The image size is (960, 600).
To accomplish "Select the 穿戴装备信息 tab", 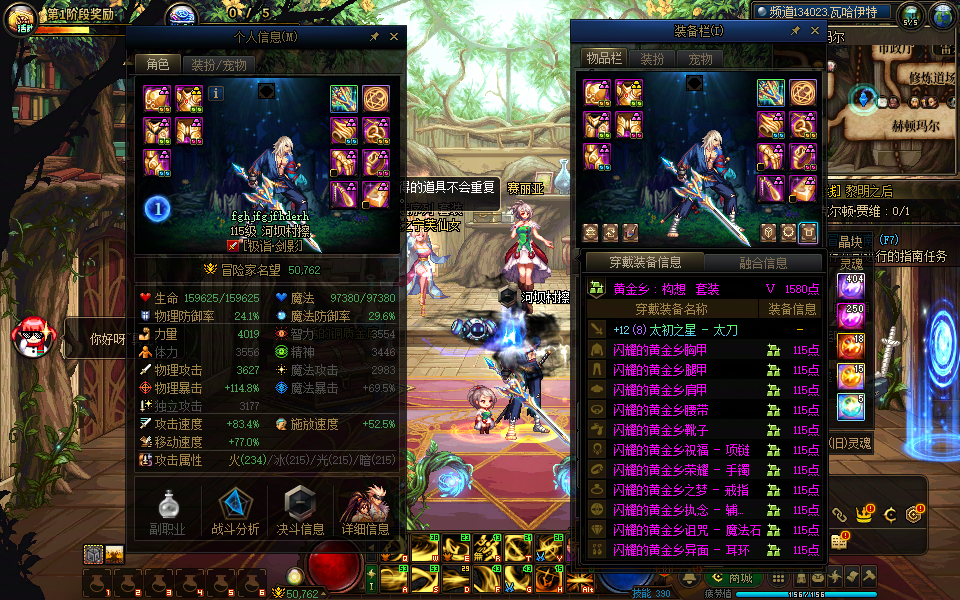I will tap(646, 263).
